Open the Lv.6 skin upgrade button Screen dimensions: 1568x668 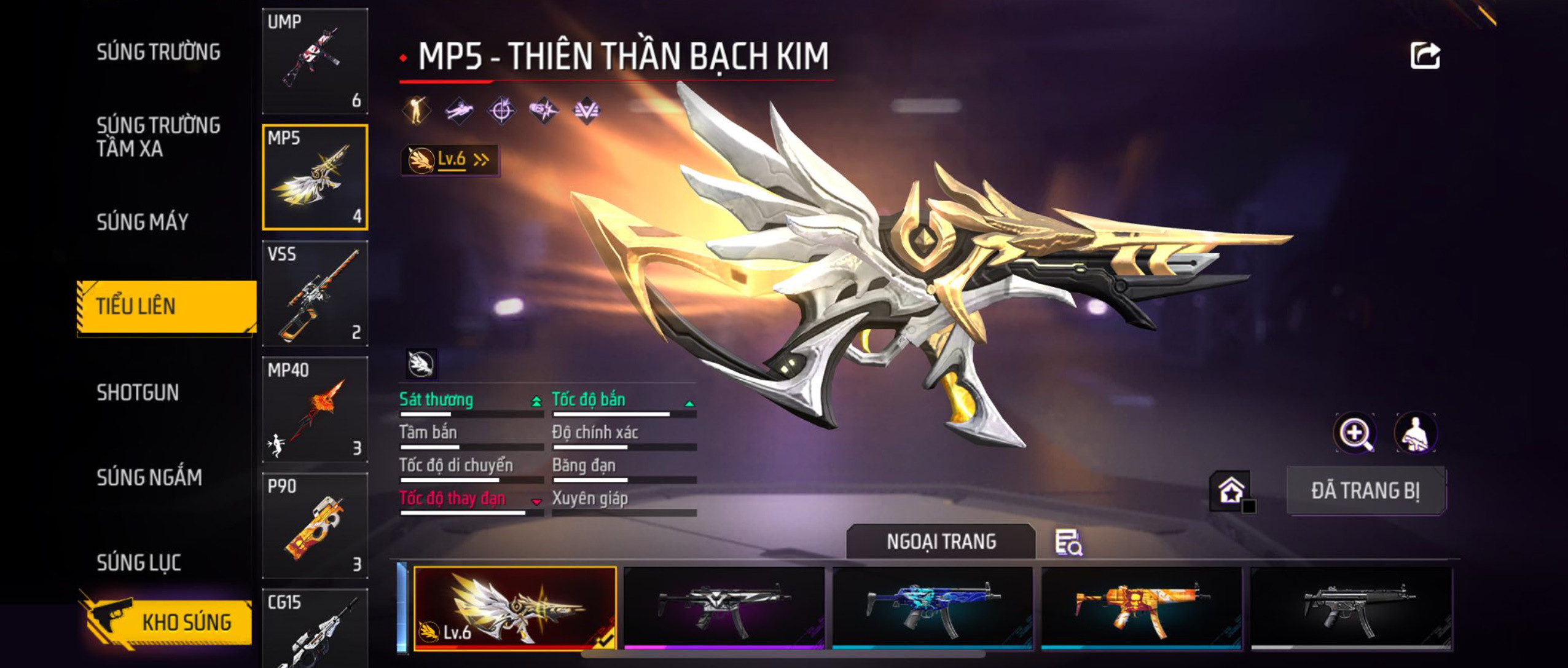pos(450,160)
